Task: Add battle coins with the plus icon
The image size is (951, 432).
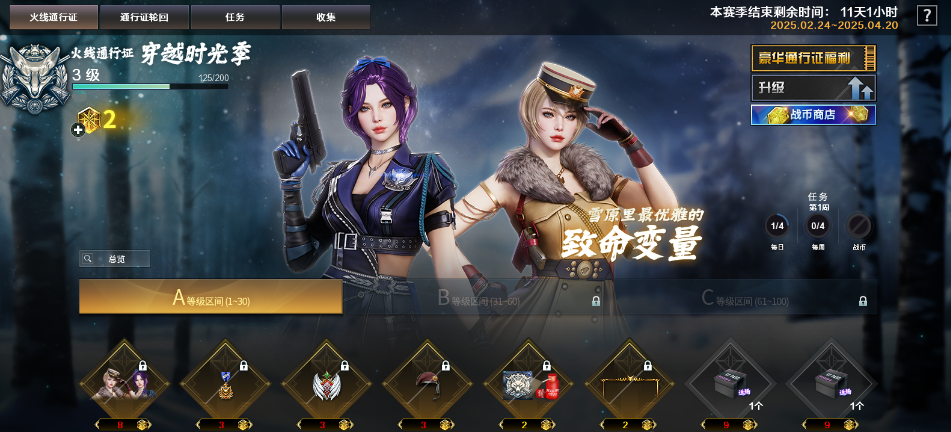Action: tap(78, 126)
